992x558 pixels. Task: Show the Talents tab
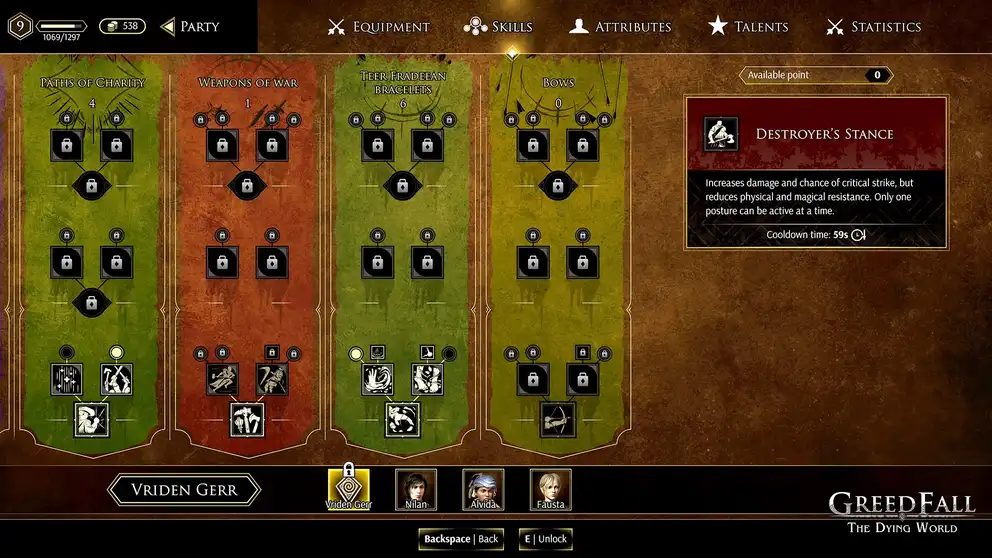(x=748, y=27)
